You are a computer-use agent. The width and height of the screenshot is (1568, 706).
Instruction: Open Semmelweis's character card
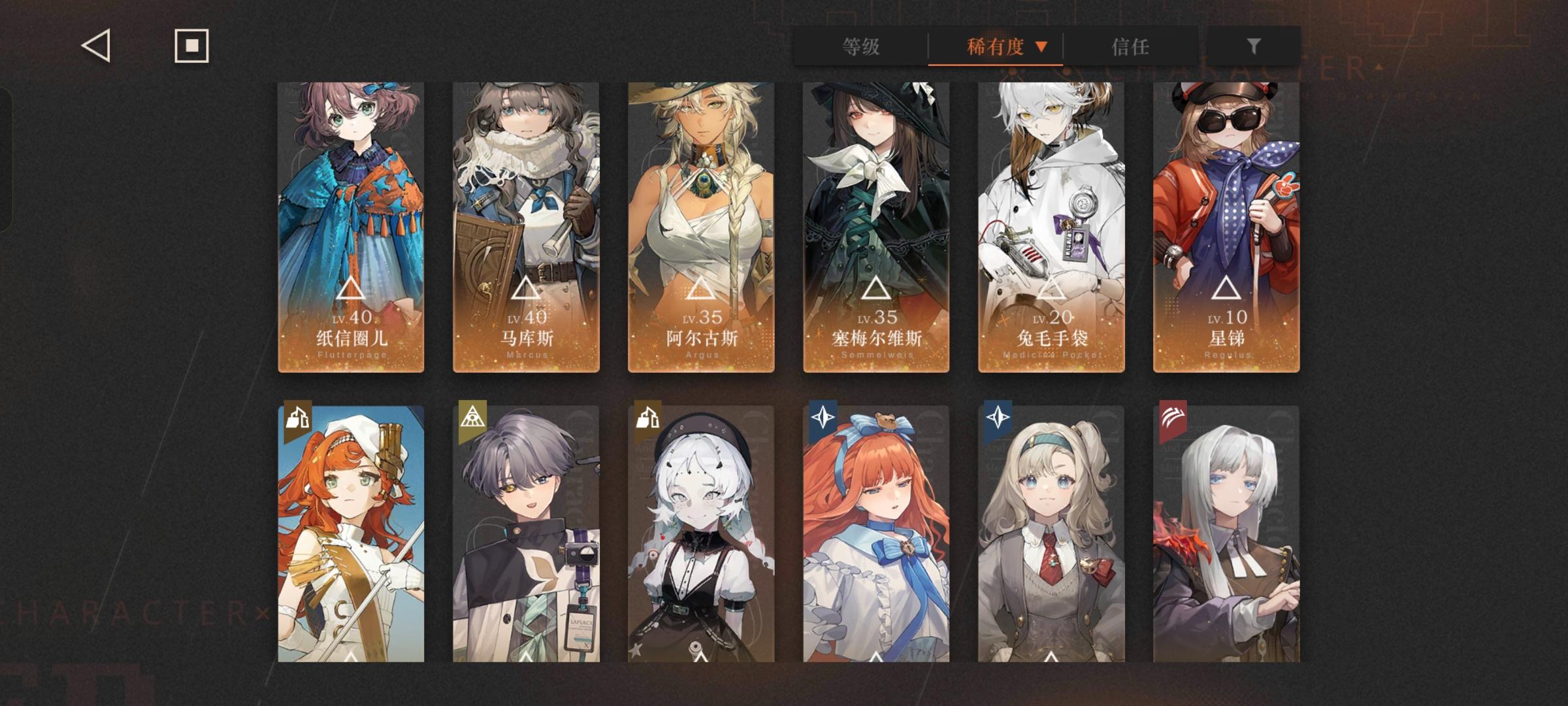[876, 226]
